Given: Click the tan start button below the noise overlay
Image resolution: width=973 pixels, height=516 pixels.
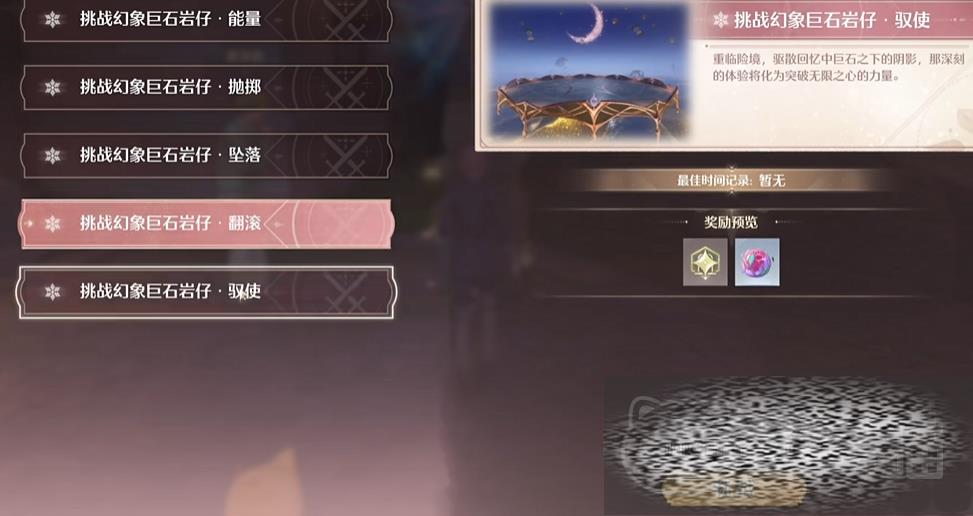Looking at the screenshot, I should point(734,491).
